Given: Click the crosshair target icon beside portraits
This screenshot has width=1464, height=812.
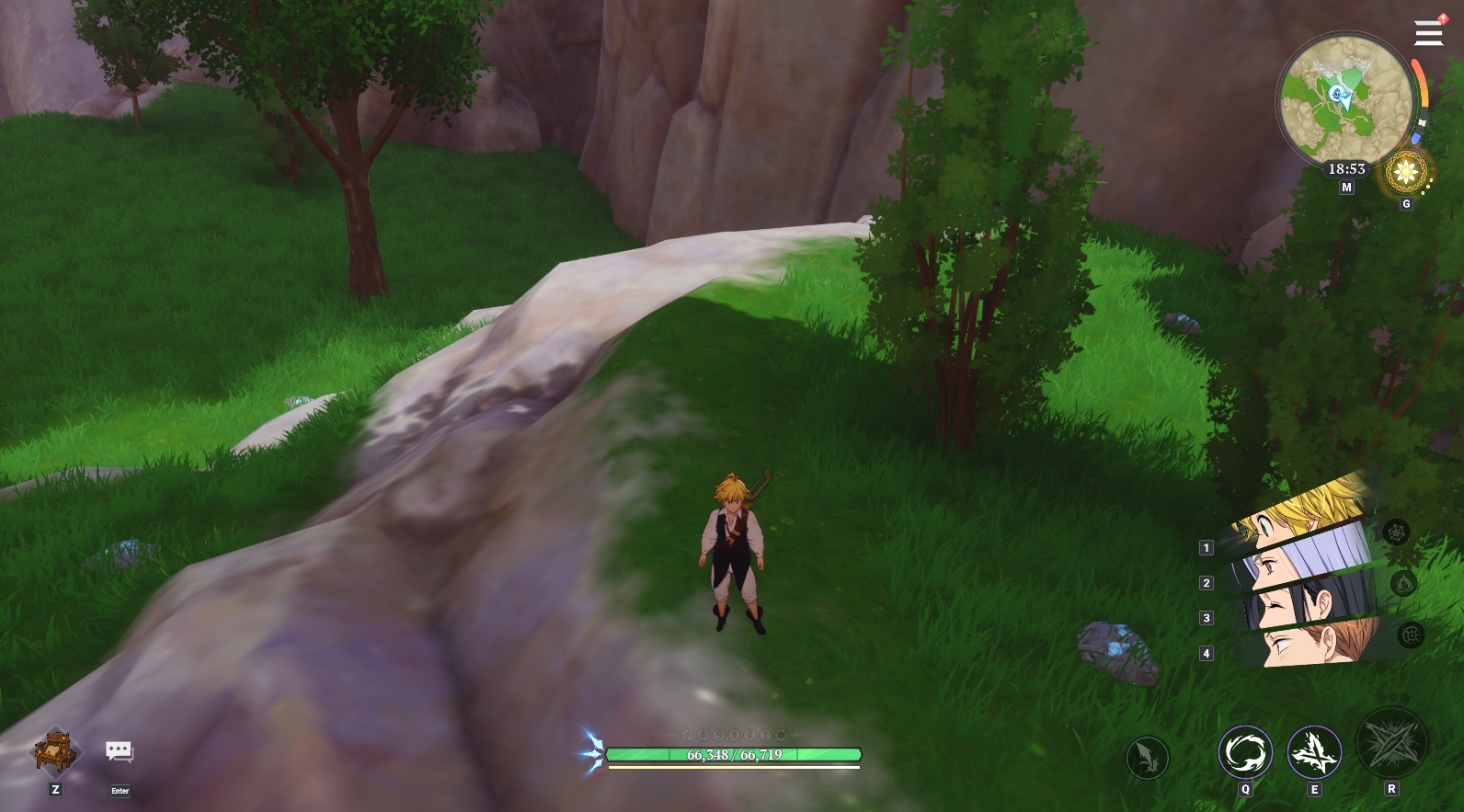Looking at the screenshot, I should (x=1411, y=635).
